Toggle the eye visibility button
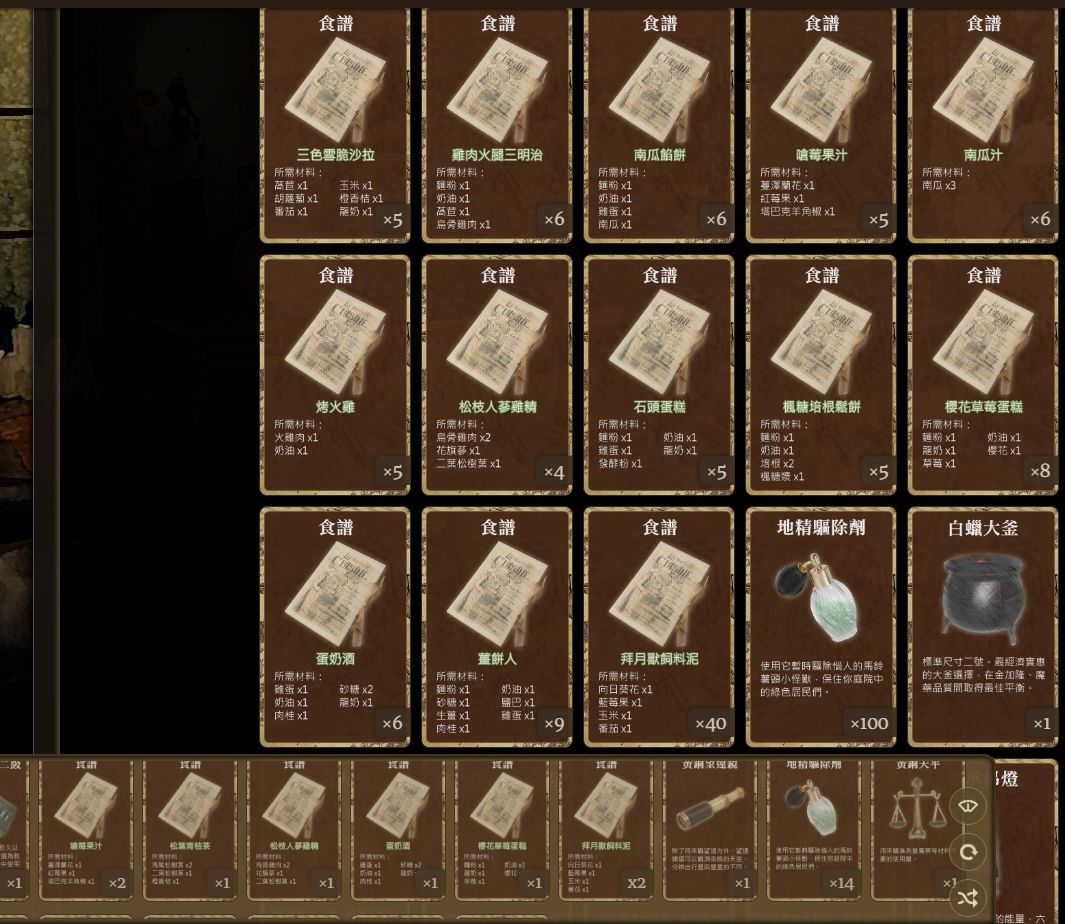 click(967, 806)
